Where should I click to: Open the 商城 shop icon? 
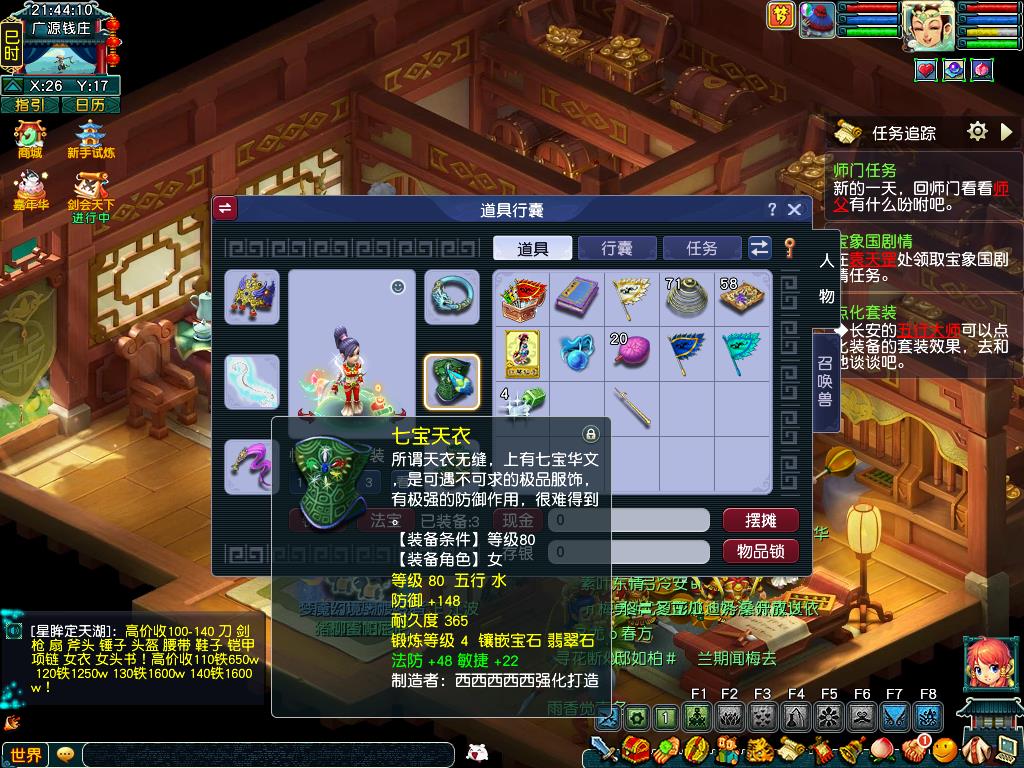[30, 138]
